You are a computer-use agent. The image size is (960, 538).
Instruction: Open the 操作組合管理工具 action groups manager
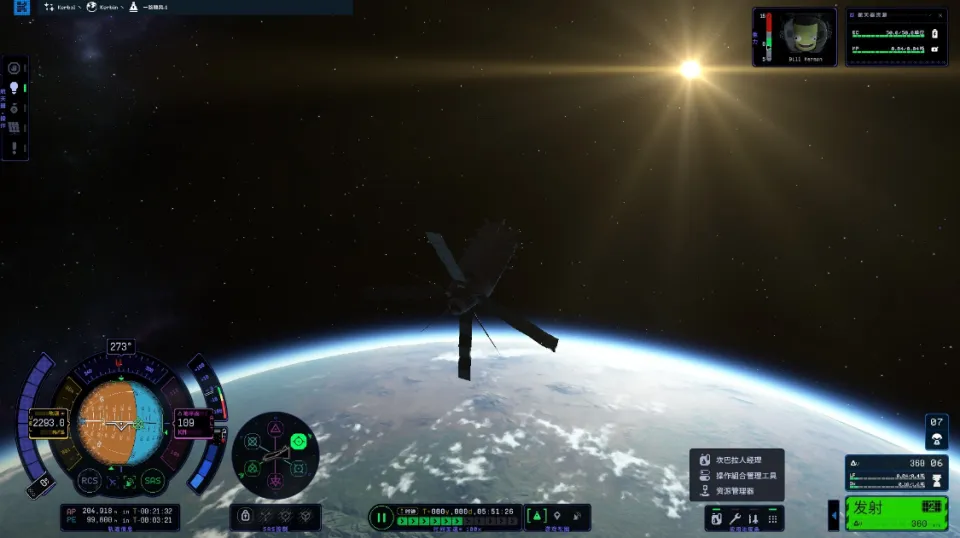coord(745,475)
